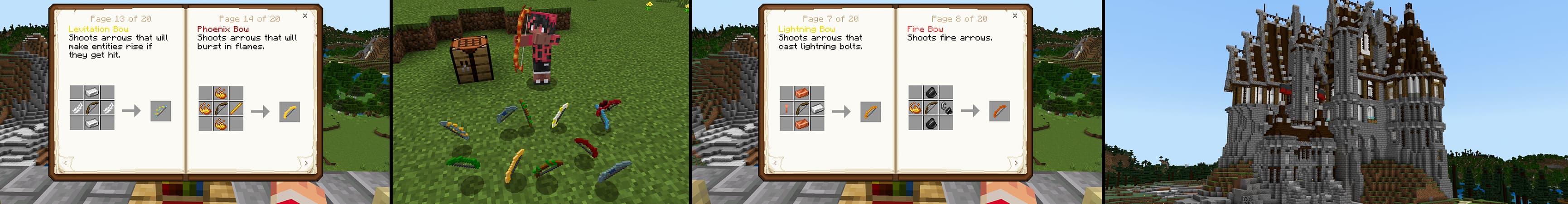Select the Levitation Bow recipe result slot
Viewport: 1568px width, 204px height.
click(x=161, y=111)
